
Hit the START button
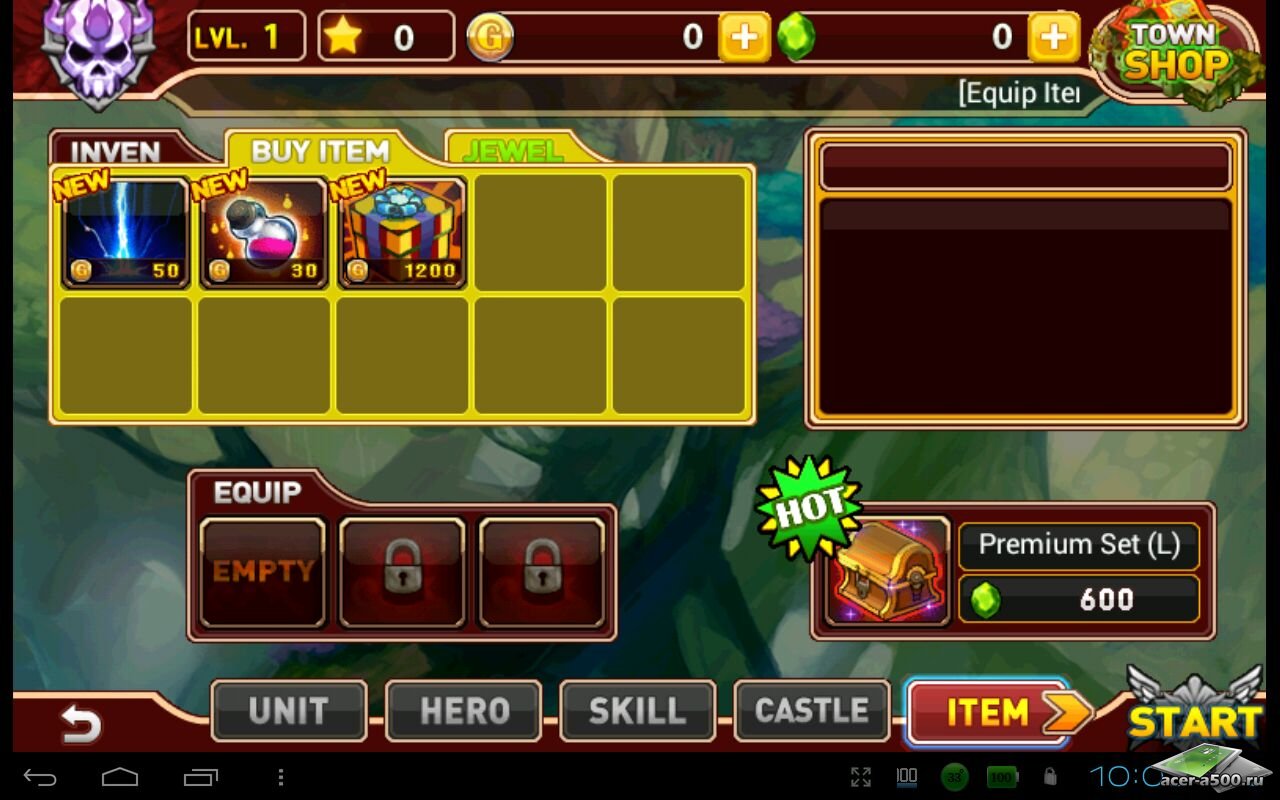coord(1194,713)
